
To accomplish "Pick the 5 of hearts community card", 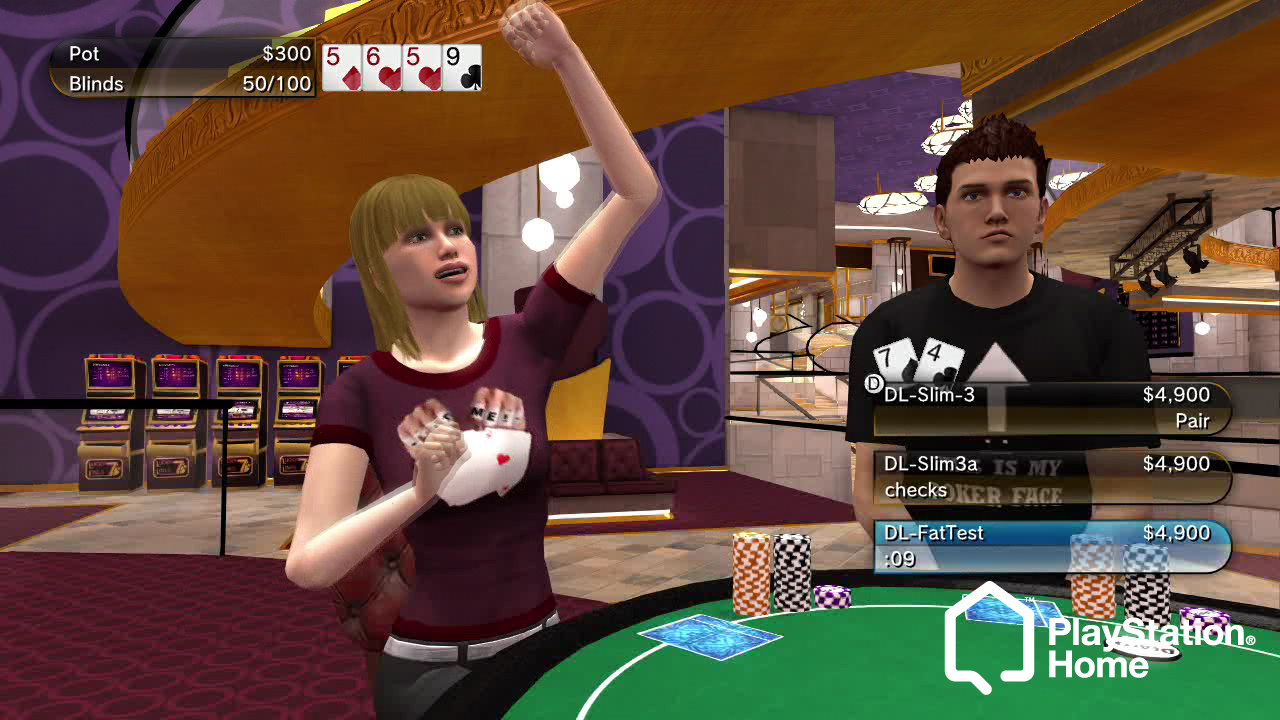I will point(422,68).
